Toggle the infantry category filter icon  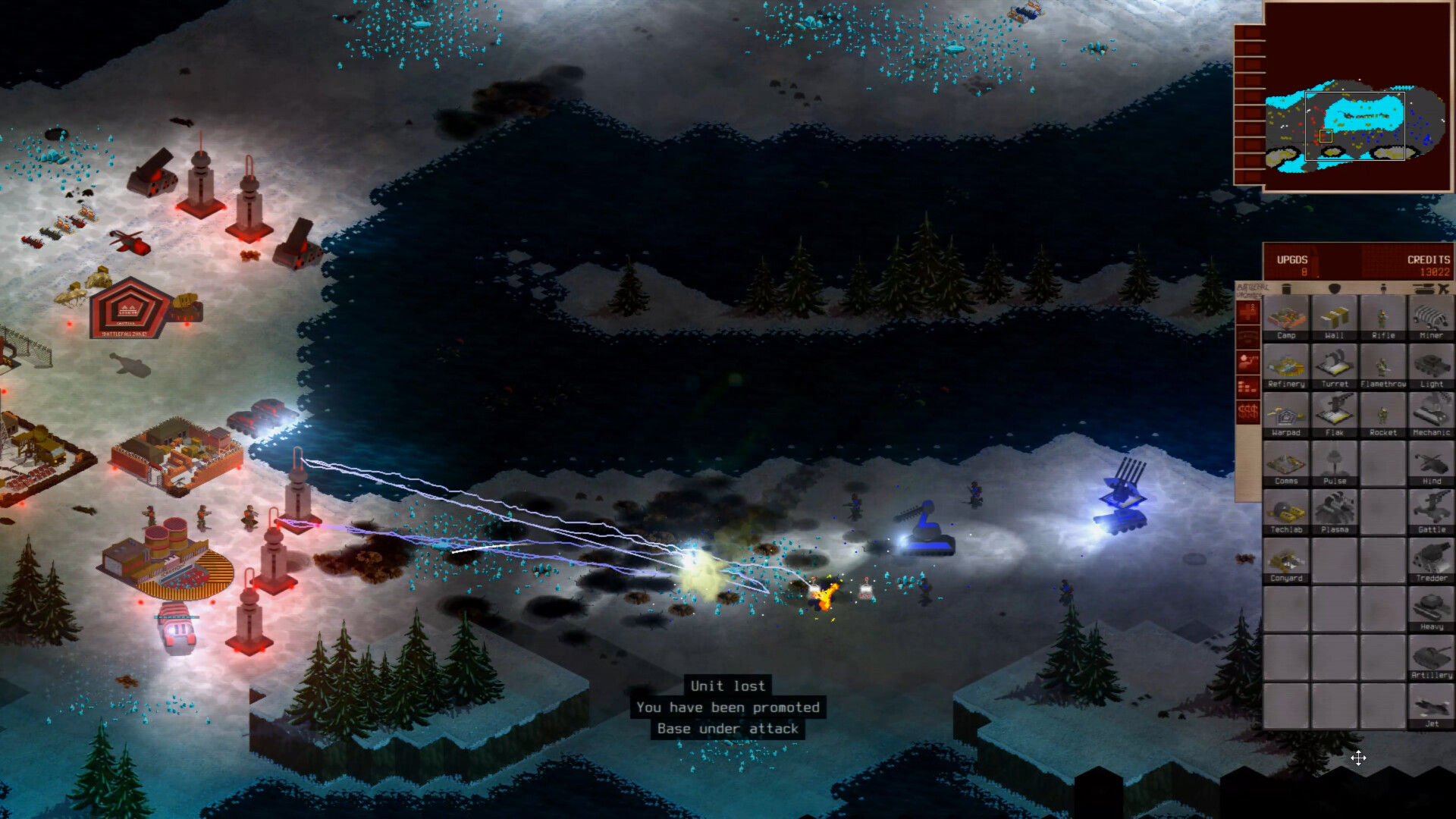pyautogui.click(x=1383, y=289)
